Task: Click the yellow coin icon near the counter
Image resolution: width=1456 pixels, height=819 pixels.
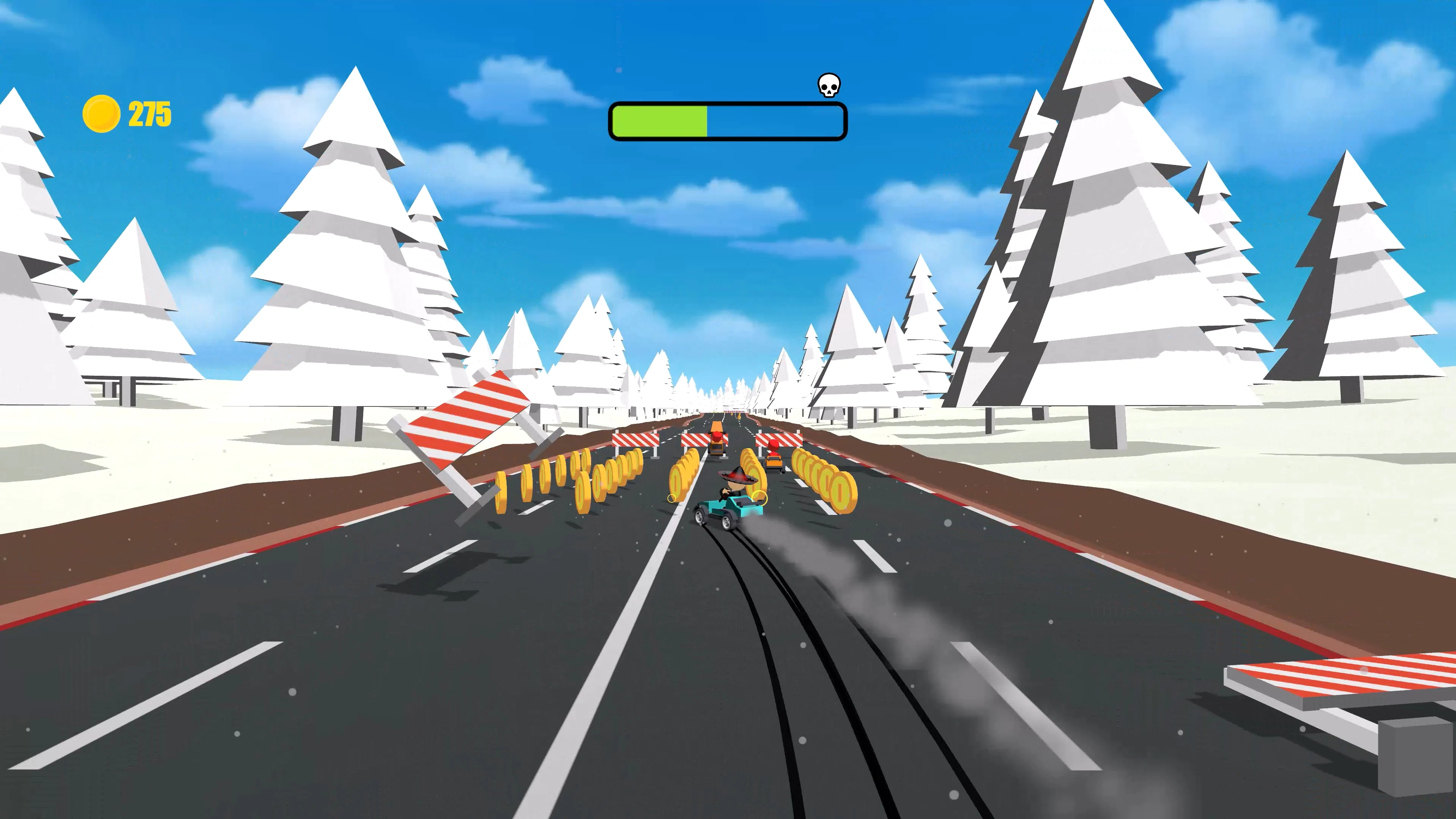Action: 100,113
